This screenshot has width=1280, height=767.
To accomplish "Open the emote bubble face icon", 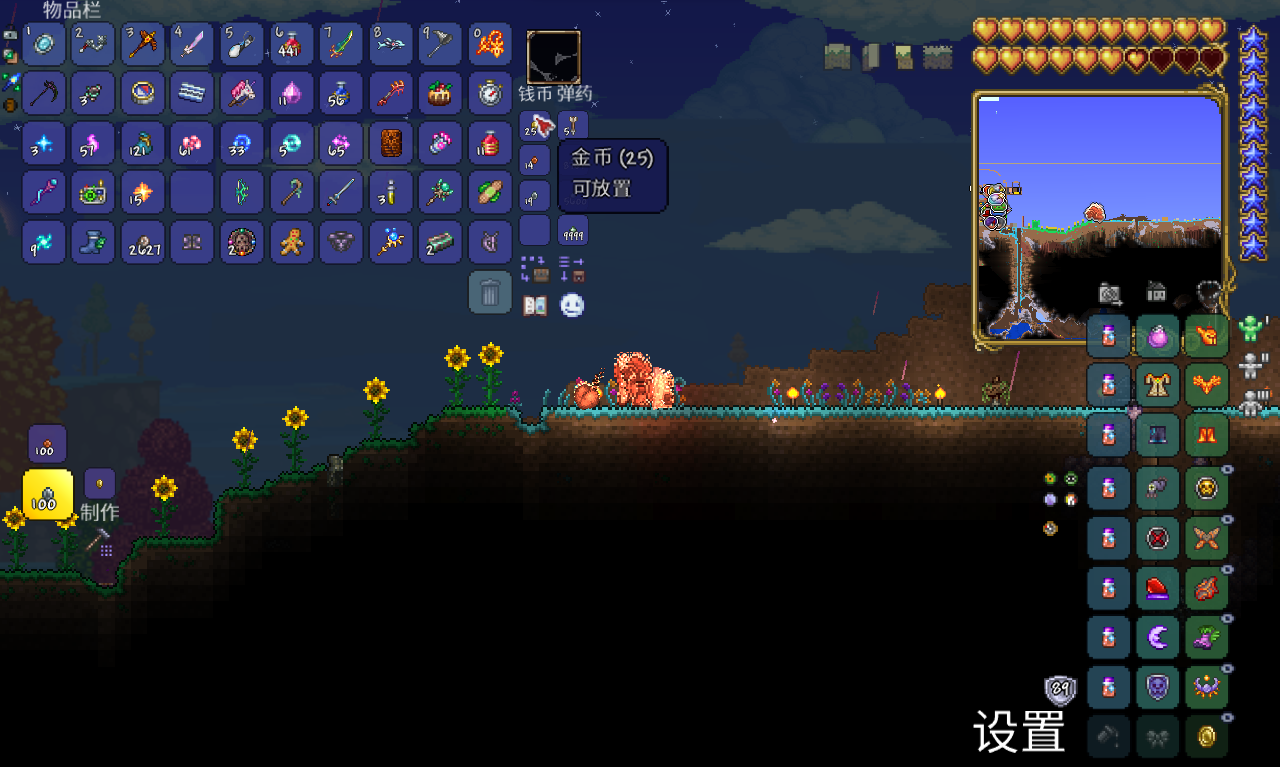I will click(x=572, y=306).
